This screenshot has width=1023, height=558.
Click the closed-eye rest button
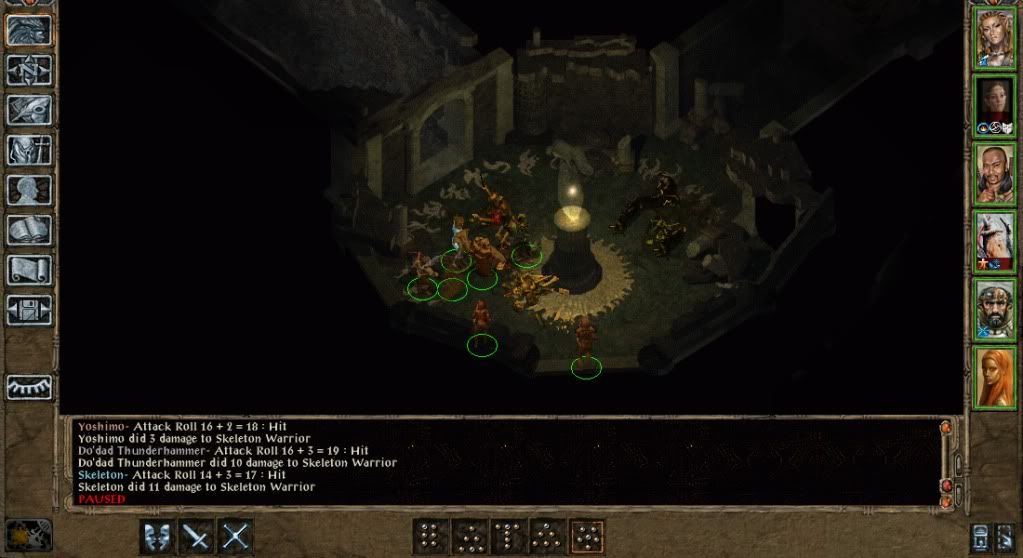click(x=28, y=387)
